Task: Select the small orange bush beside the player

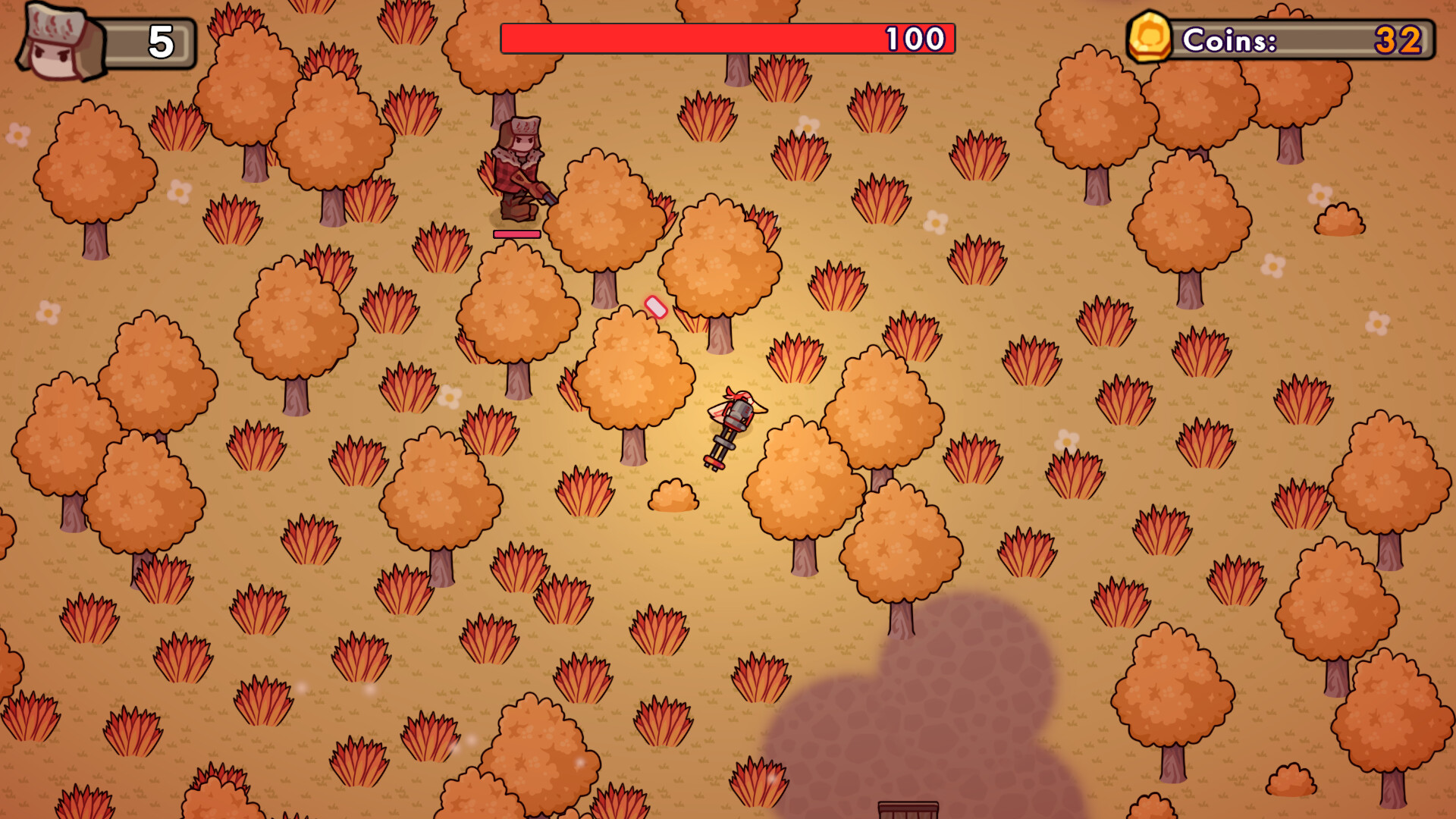Action: click(672, 493)
